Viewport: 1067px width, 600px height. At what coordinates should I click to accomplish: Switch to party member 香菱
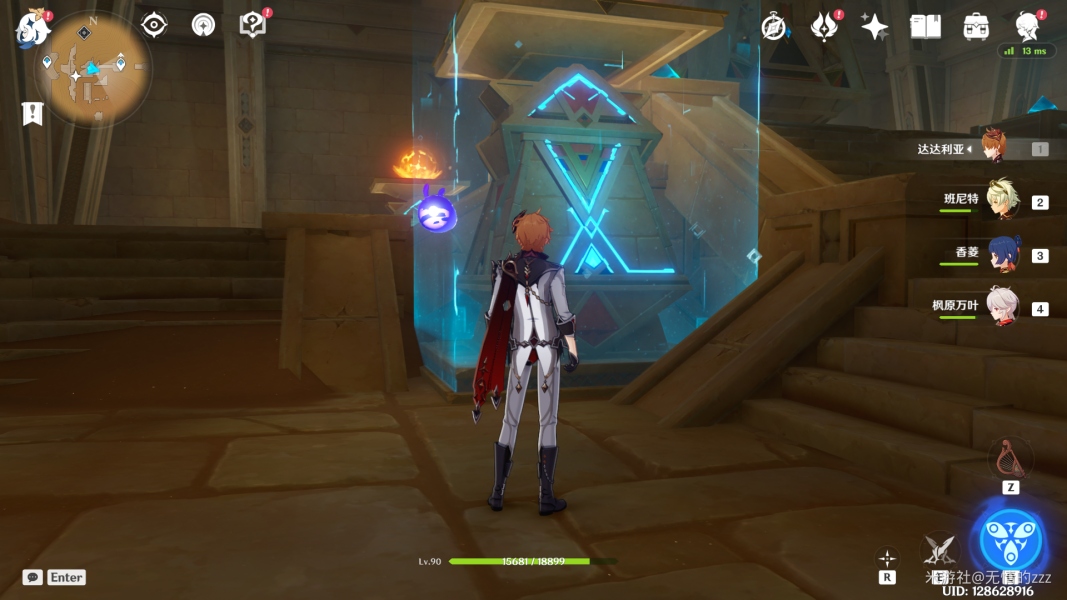(1001, 254)
